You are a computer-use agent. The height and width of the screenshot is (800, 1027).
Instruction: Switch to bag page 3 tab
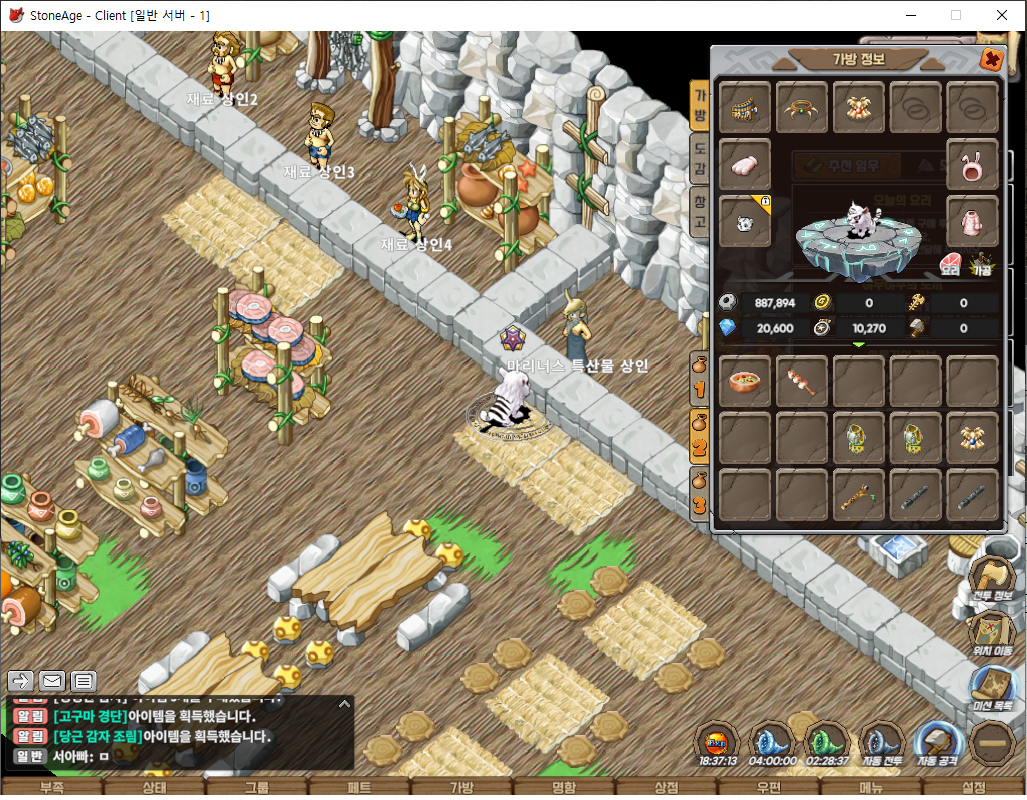coord(700,493)
